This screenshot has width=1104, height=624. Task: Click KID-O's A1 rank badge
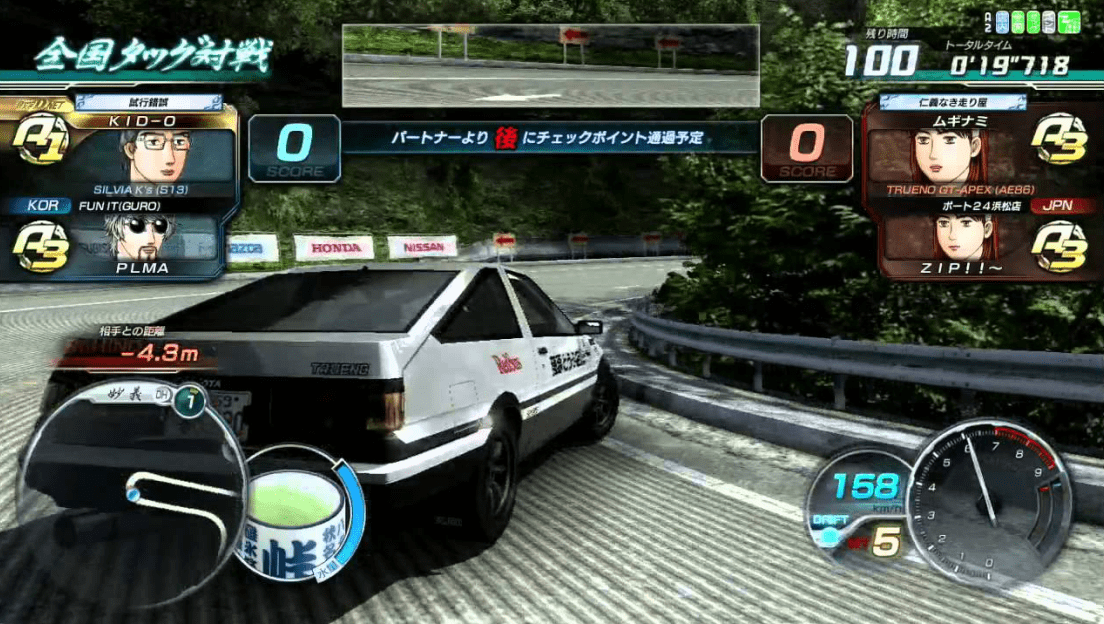click(x=43, y=141)
